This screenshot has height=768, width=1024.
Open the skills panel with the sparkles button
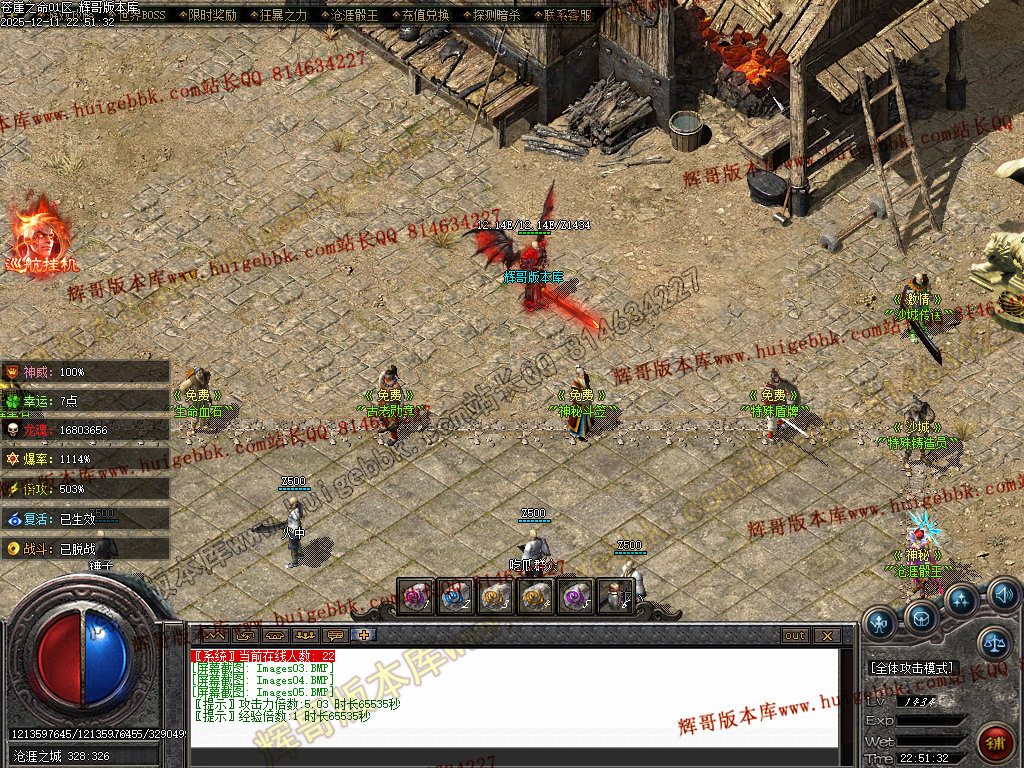[x=962, y=601]
